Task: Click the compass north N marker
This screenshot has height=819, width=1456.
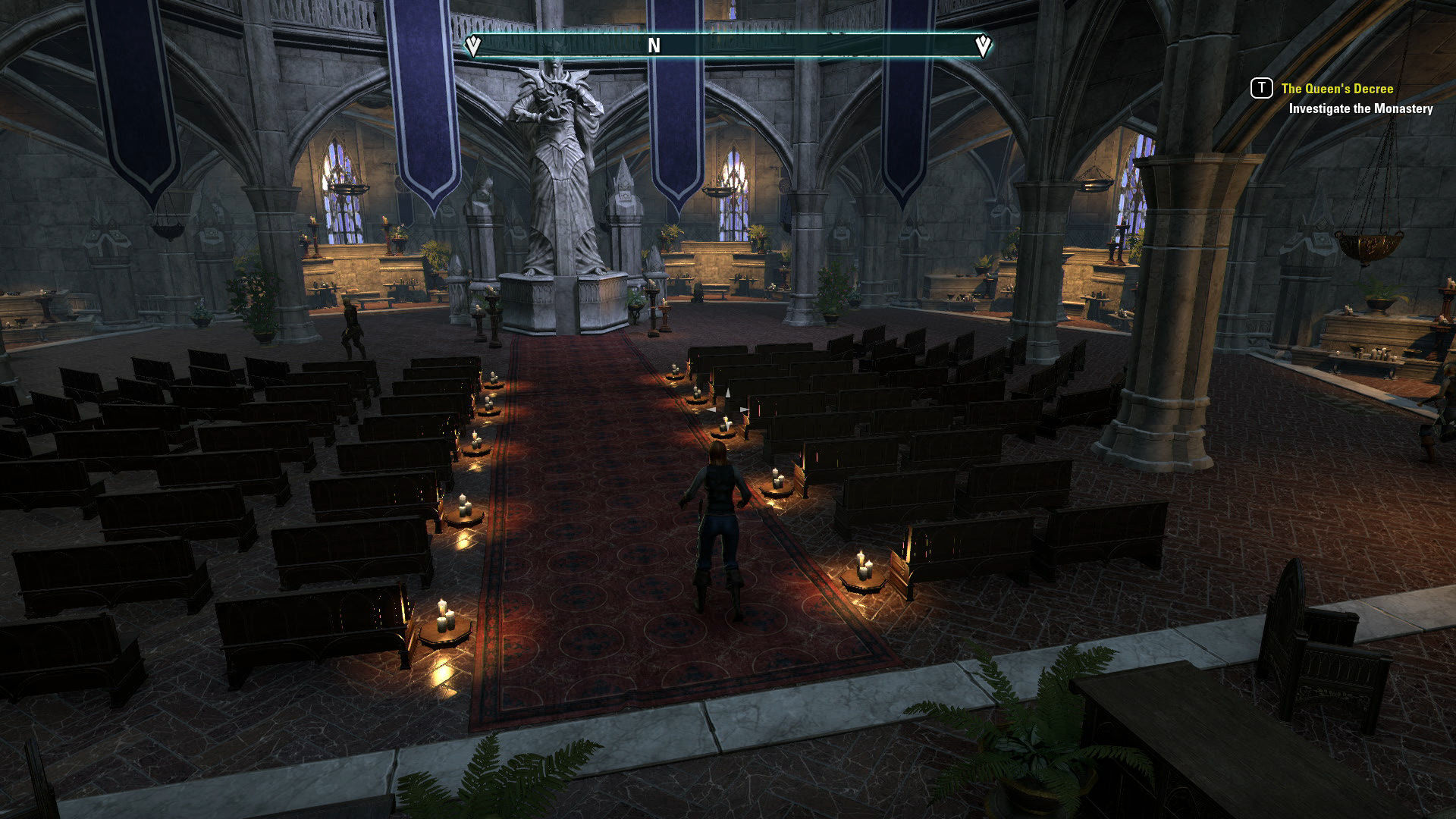Action: pos(654,46)
